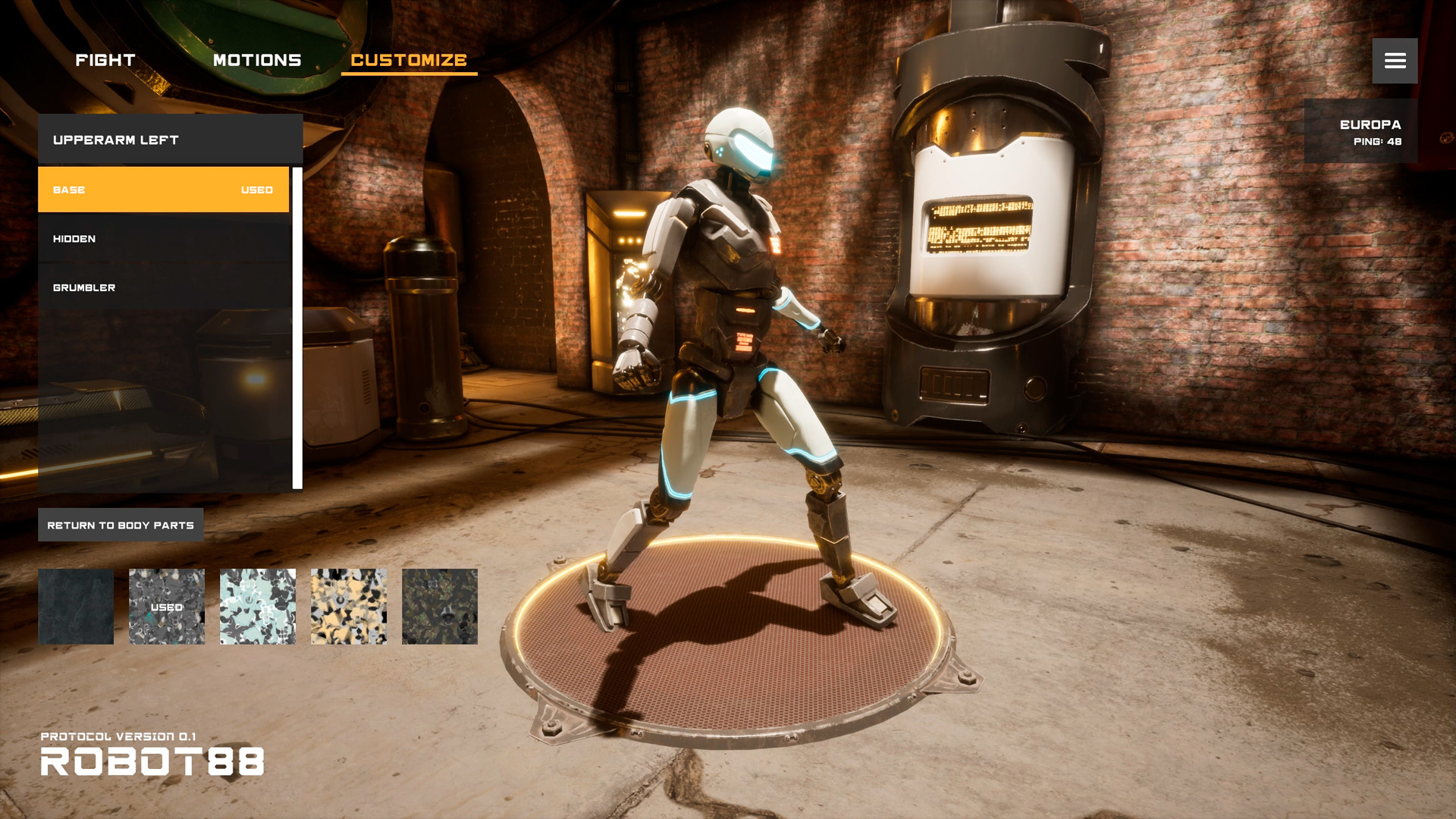Viewport: 1456px width, 819px height.
Task: Choose the HIDDEN skin option
Action: tap(163, 238)
